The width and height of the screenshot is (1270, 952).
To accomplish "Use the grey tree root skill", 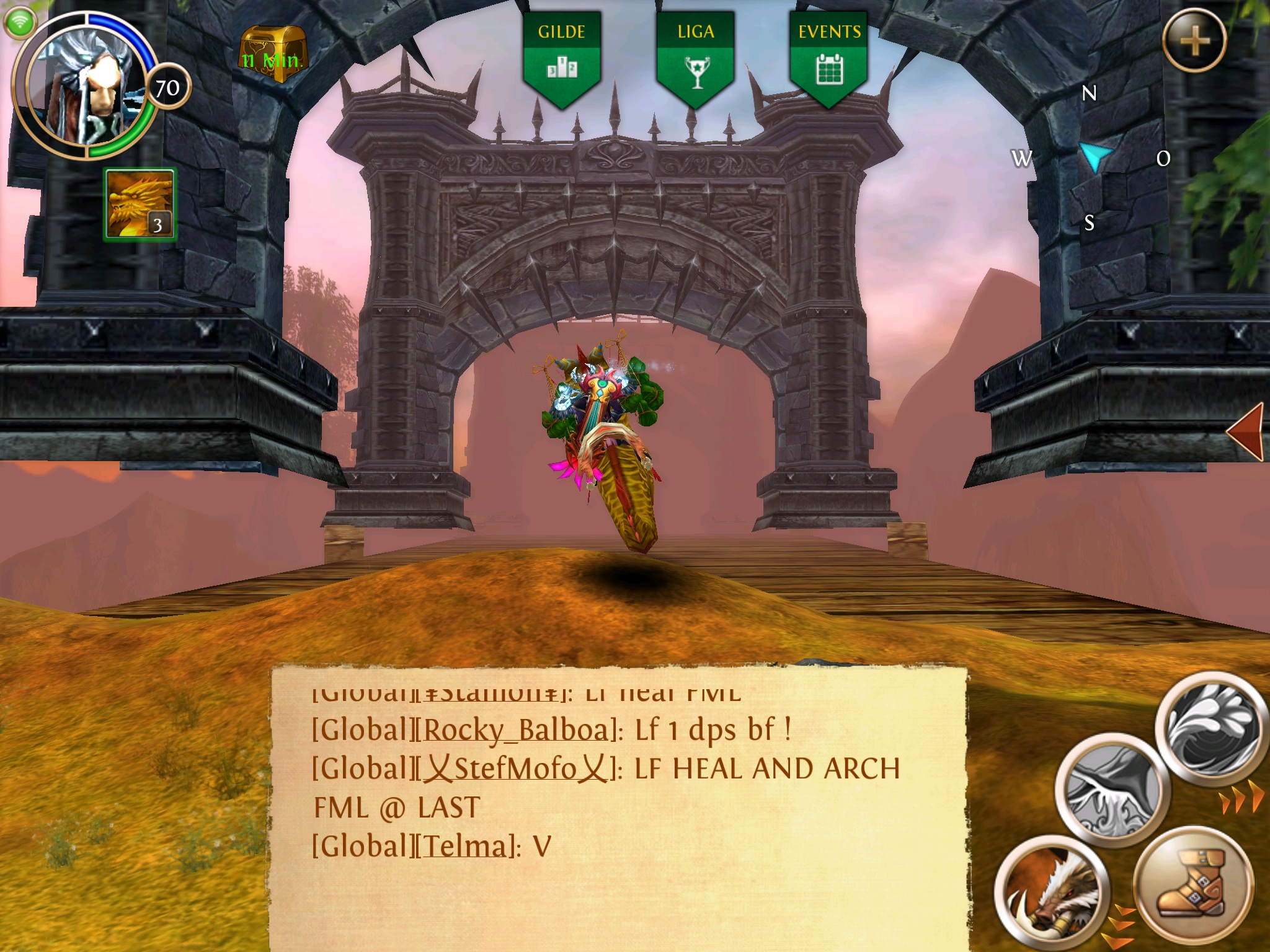I will (1111, 790).
